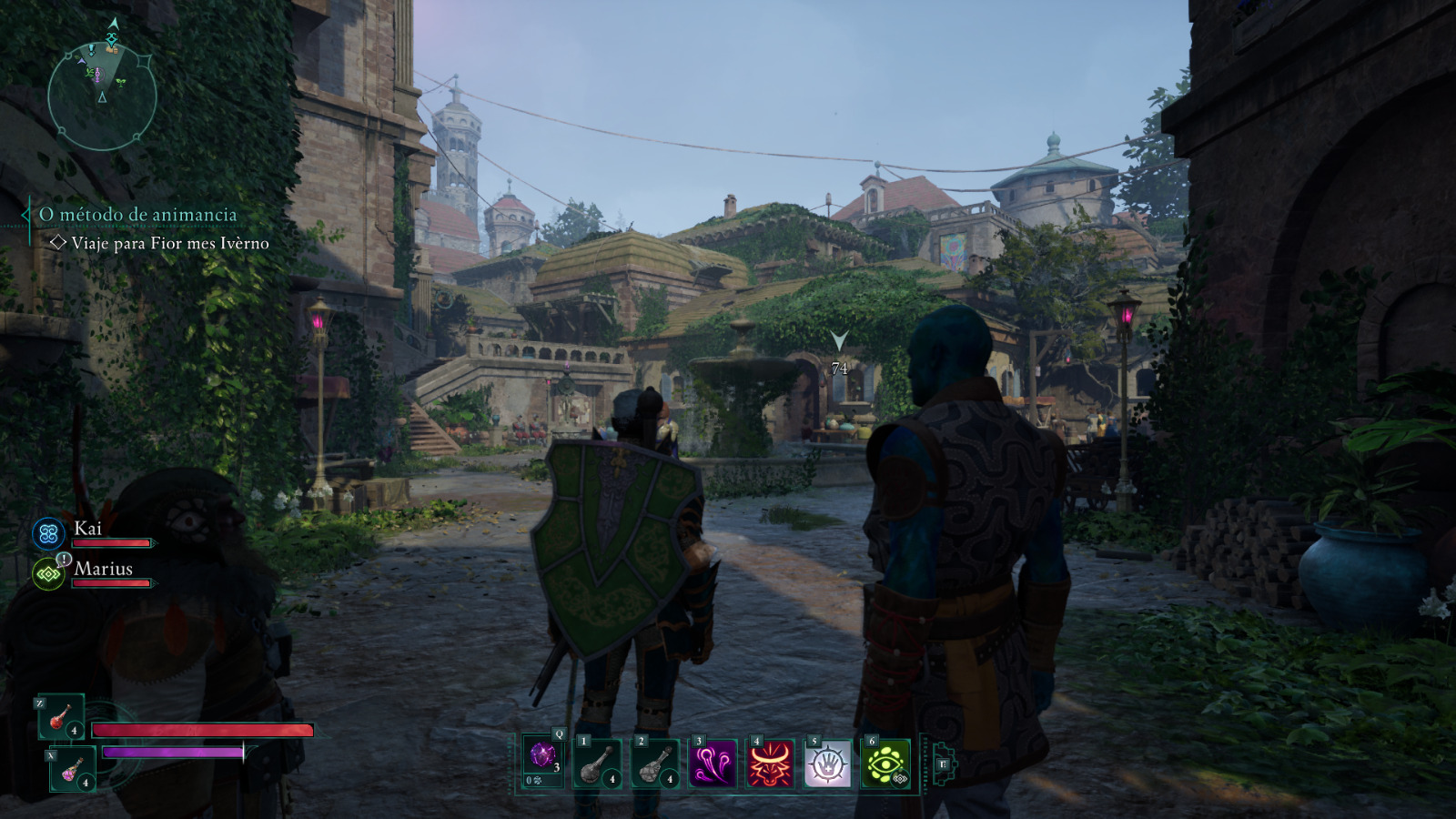
Task: Activate the green eye companion ability
Action: click(885, 763)
